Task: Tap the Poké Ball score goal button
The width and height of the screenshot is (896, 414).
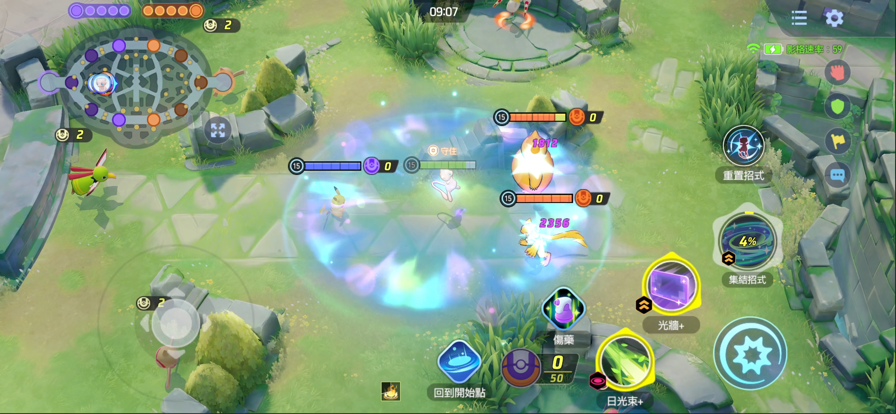Action: point(521,368)
